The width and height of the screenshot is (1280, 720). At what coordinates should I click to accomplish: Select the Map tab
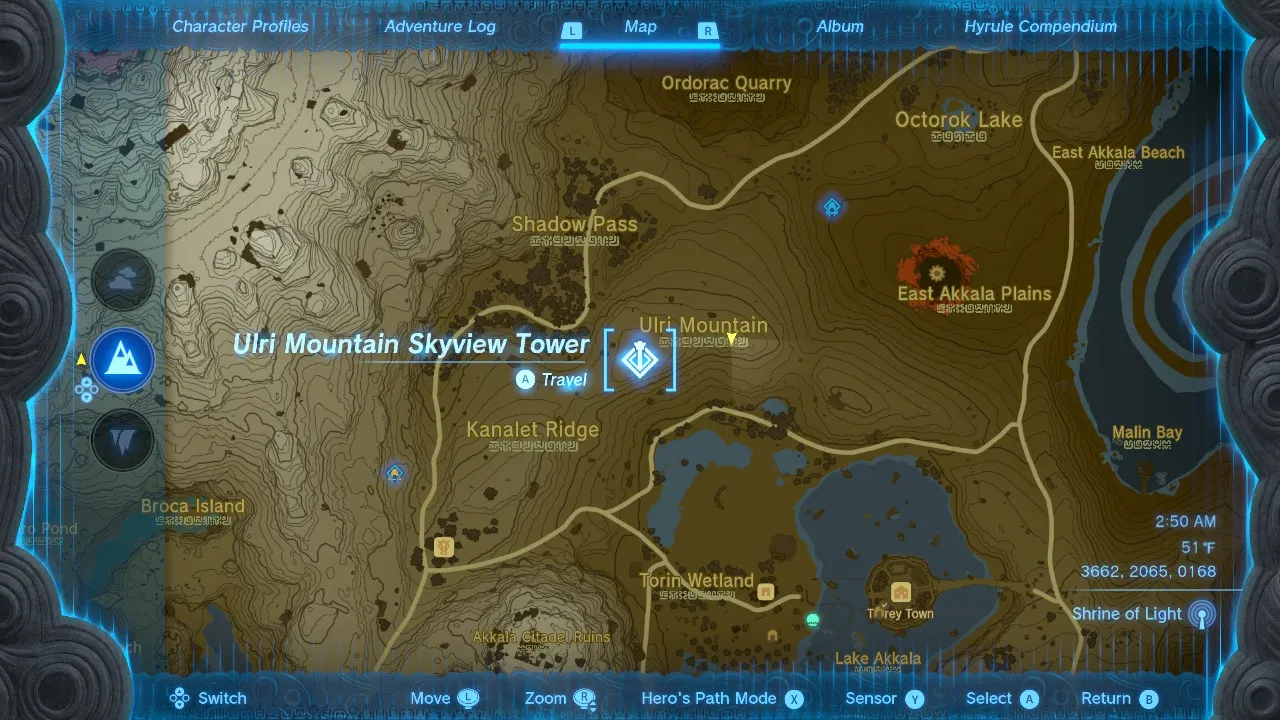[640, 27]
